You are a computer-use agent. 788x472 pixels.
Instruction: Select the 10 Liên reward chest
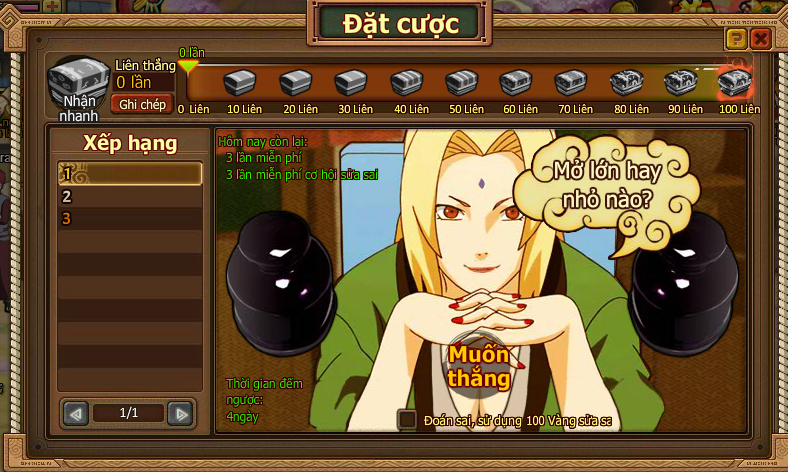pyautogui.click(x=240, y=82)
